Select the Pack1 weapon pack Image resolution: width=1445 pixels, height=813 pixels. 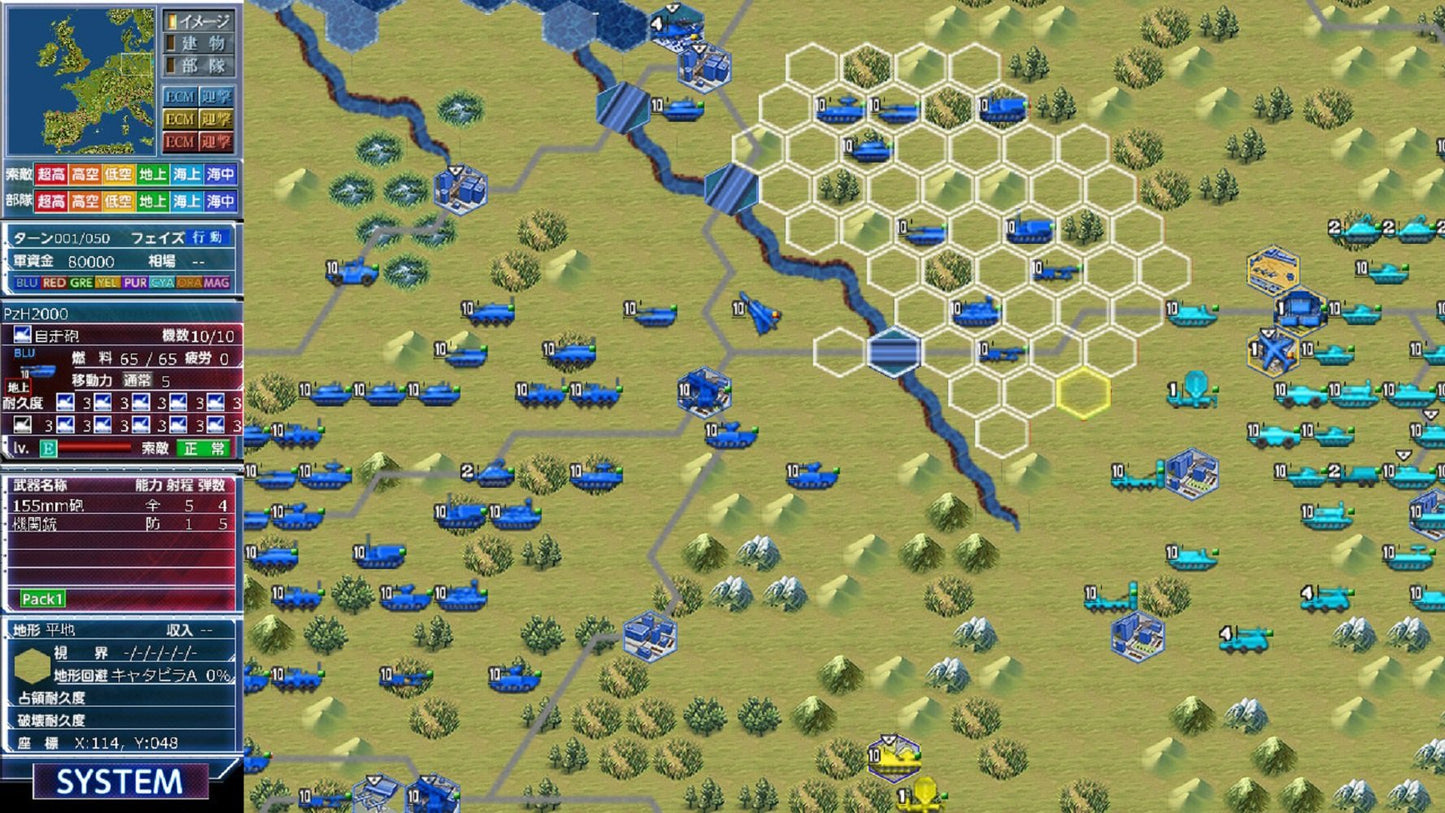tap(43, 599)
